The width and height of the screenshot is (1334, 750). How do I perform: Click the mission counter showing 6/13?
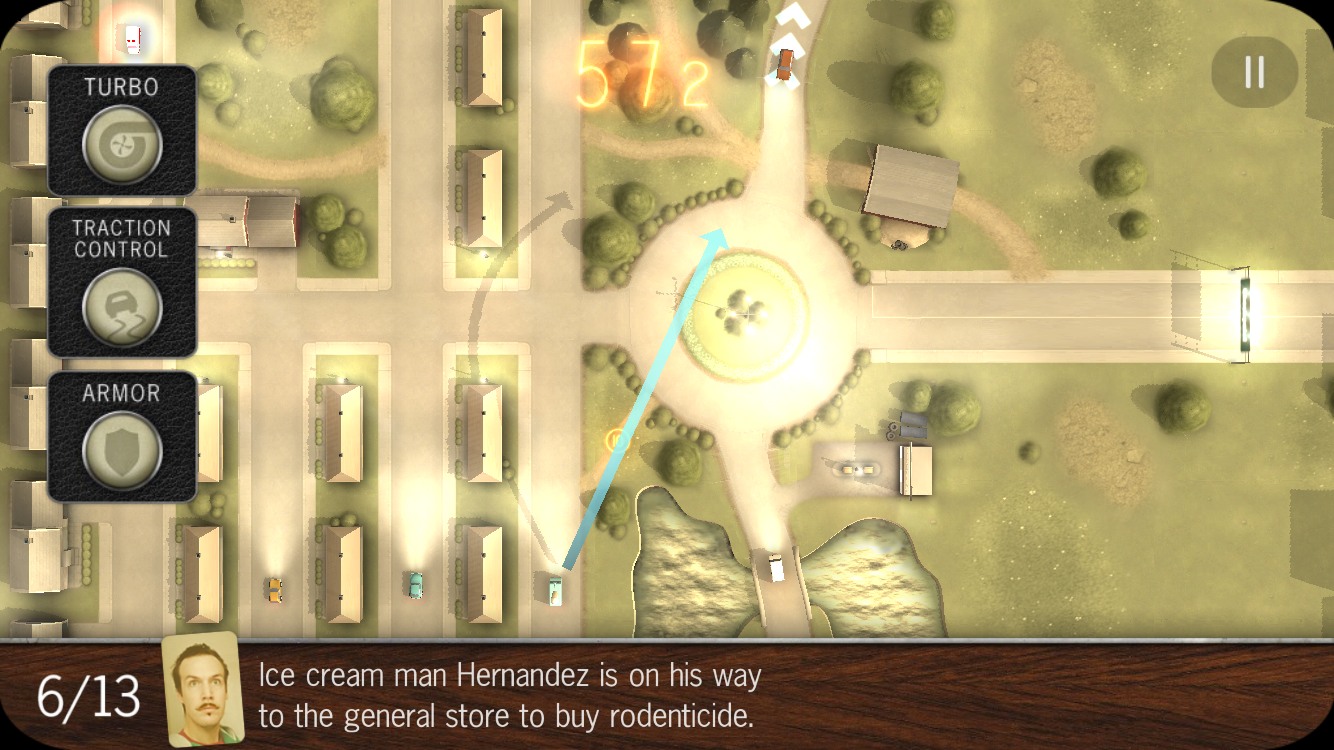(83, 698)
